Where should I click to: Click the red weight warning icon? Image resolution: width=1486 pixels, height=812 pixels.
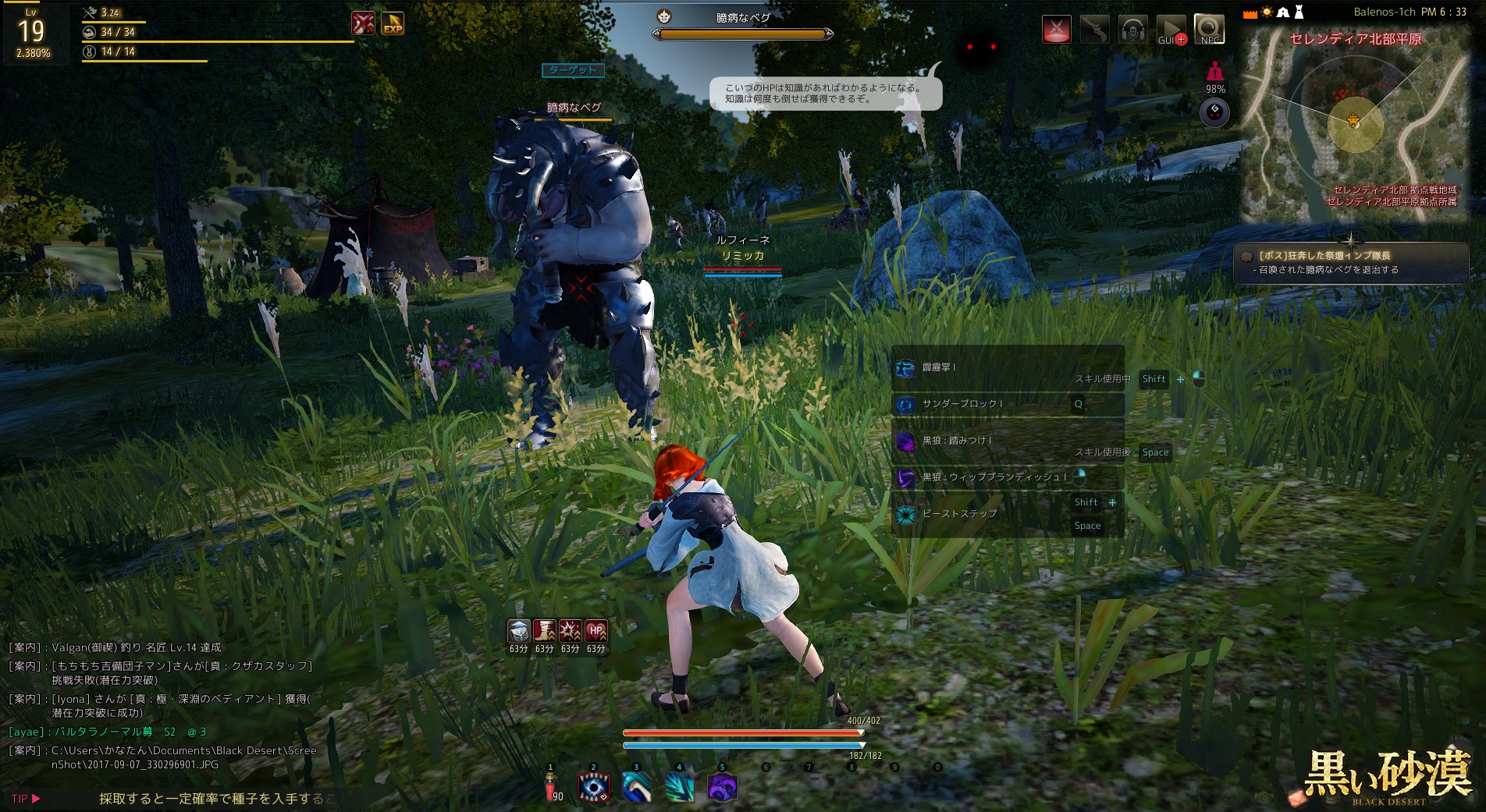point(1214,73)
